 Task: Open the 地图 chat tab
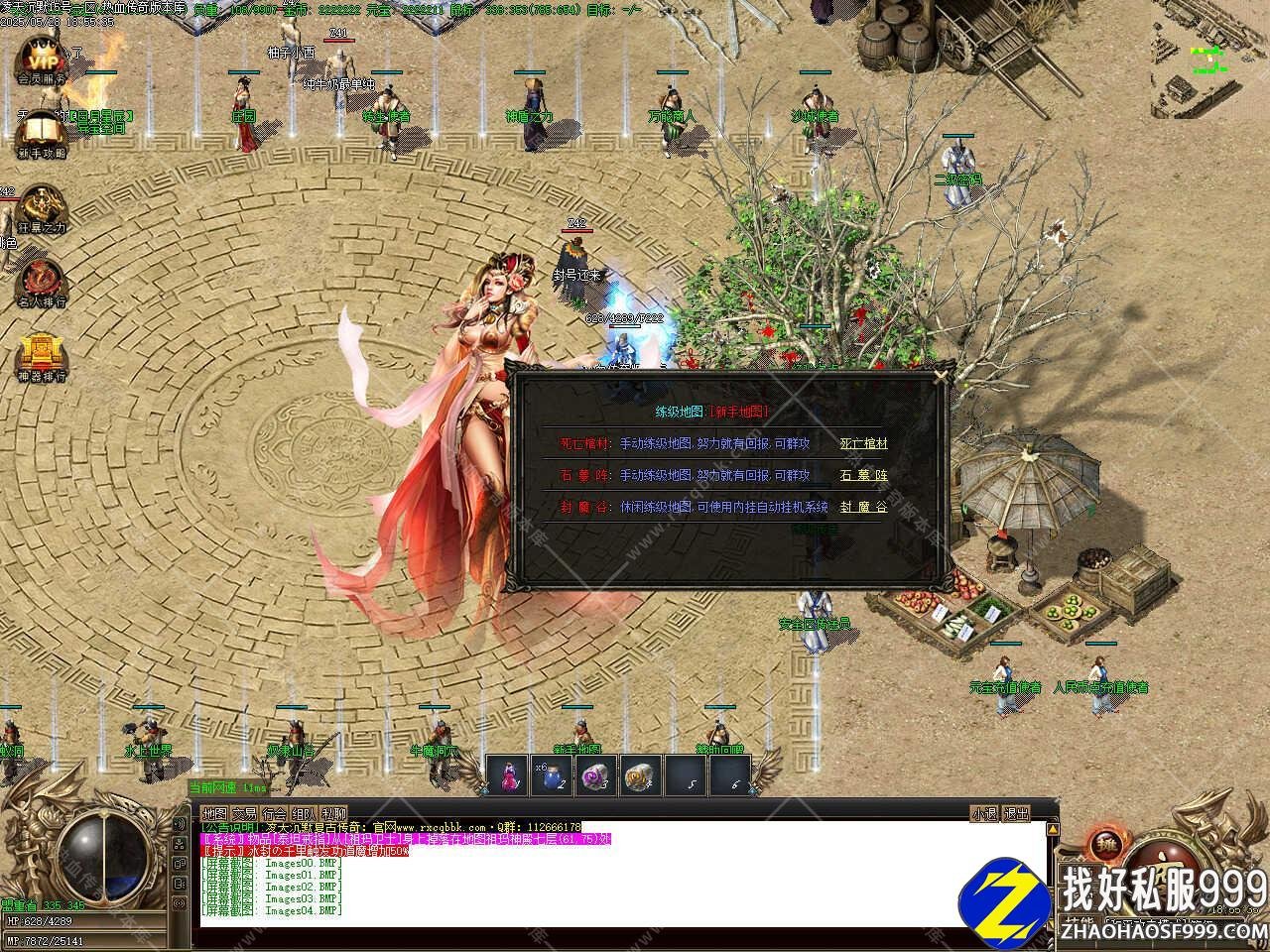click(214, 814)
